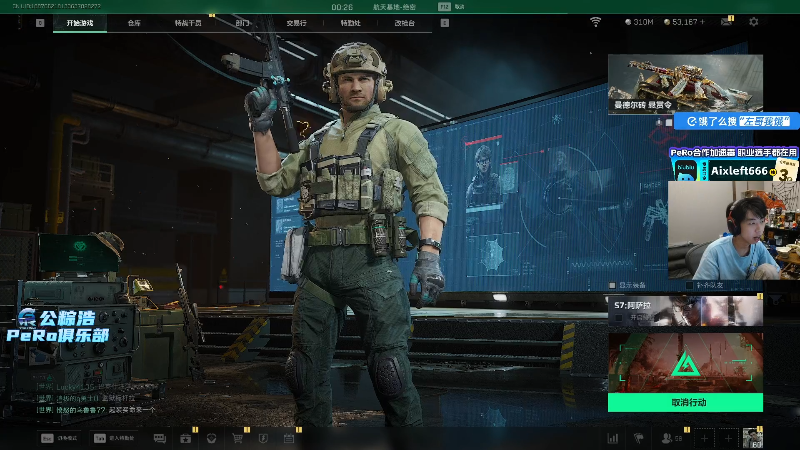The image size is (800, 450).
Task: Open the 特勤处 tab
Action: point(350,22)
